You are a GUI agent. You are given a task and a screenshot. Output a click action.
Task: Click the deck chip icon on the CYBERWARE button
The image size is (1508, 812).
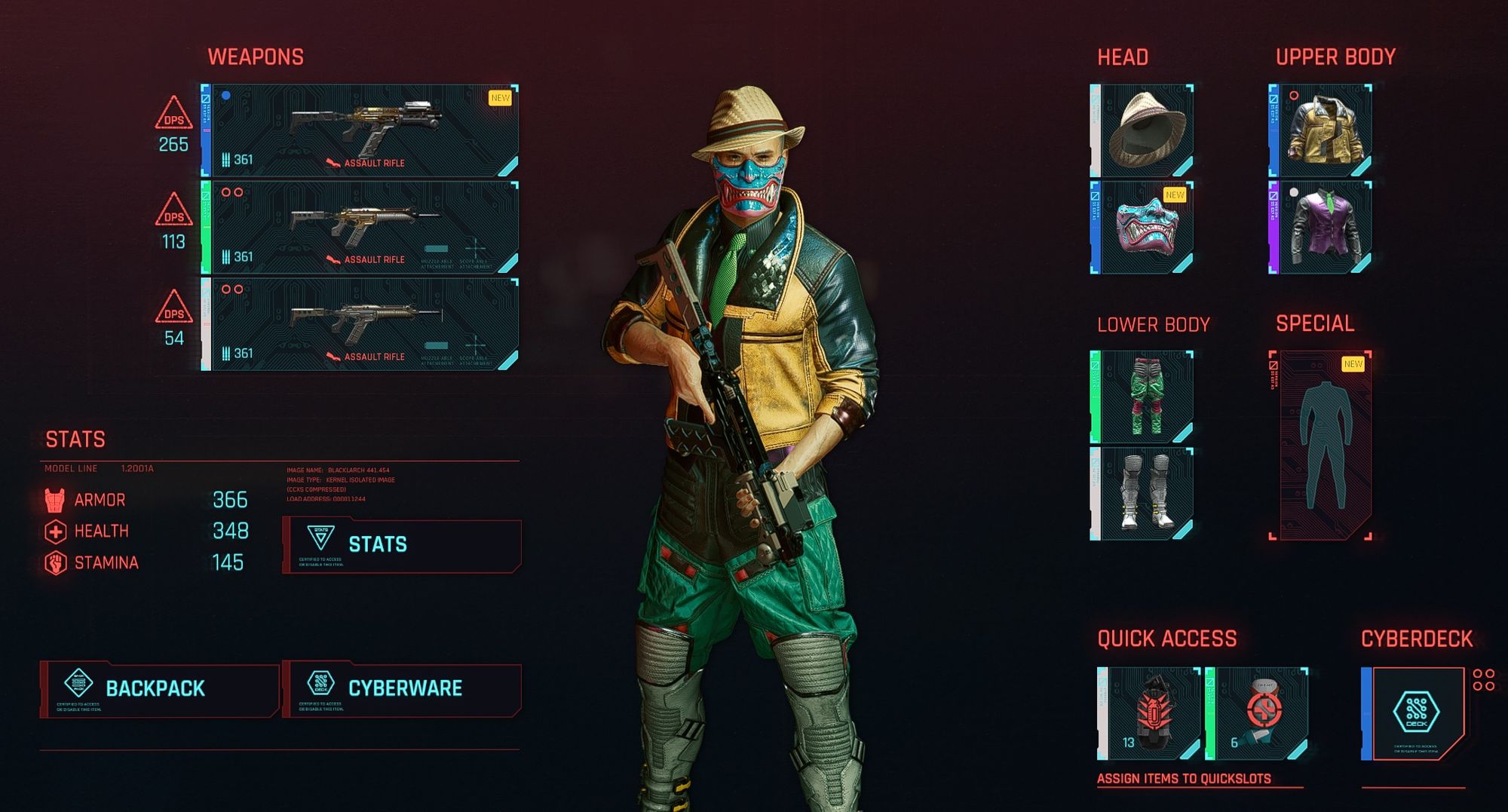(x=320, y=684)
